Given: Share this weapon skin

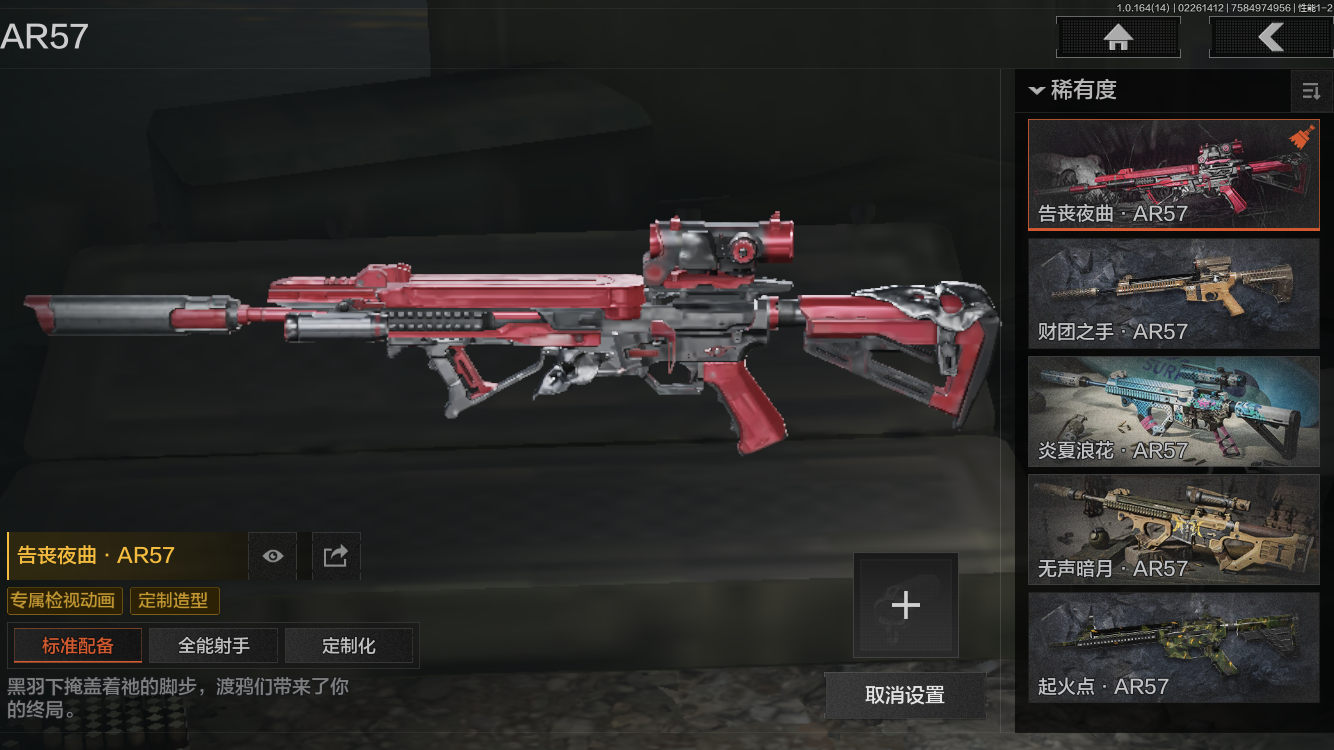Looking at the screenshot, I should (x=336, y=556).
